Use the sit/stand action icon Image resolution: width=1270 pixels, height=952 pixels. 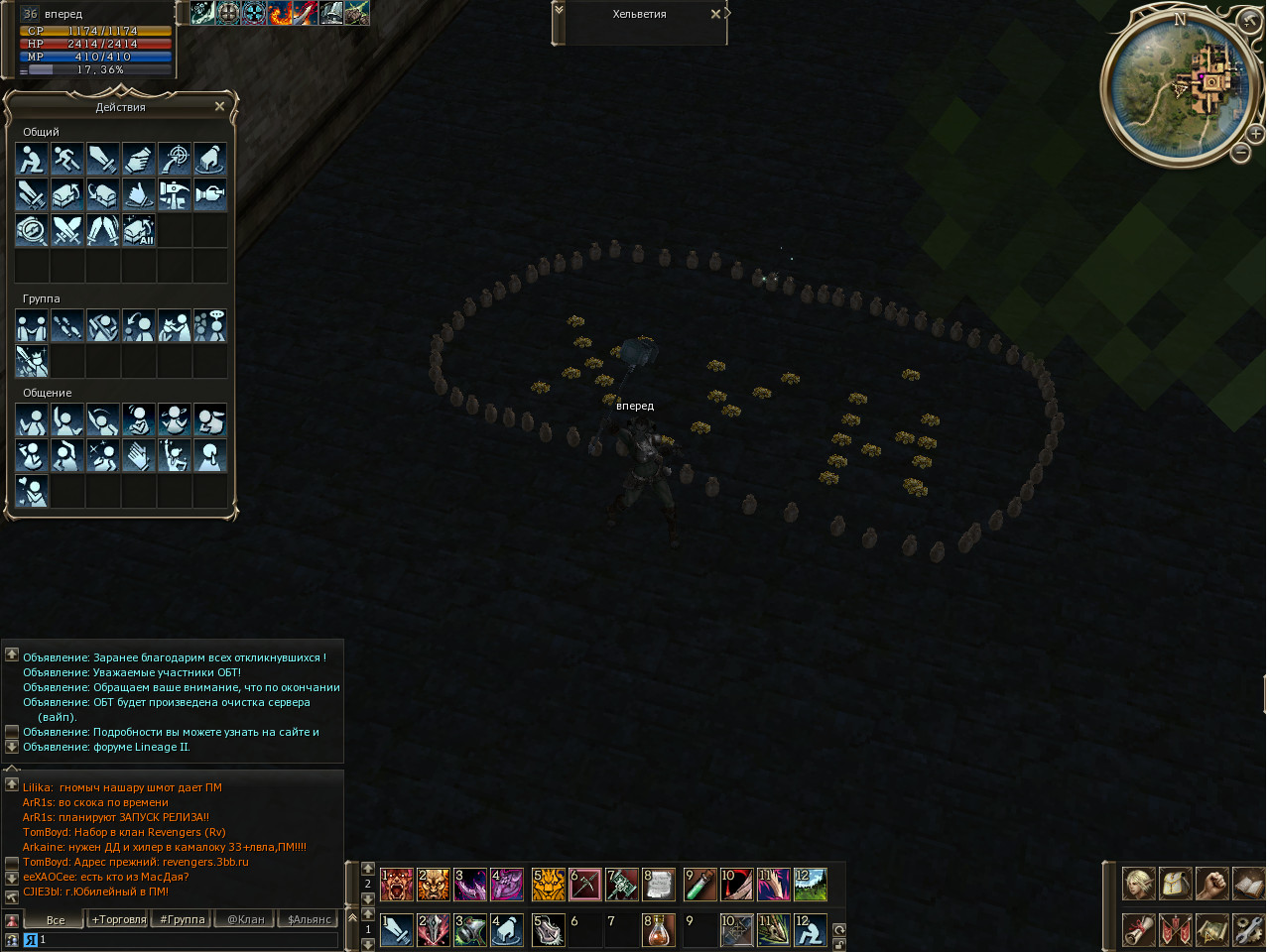[32, 159]
